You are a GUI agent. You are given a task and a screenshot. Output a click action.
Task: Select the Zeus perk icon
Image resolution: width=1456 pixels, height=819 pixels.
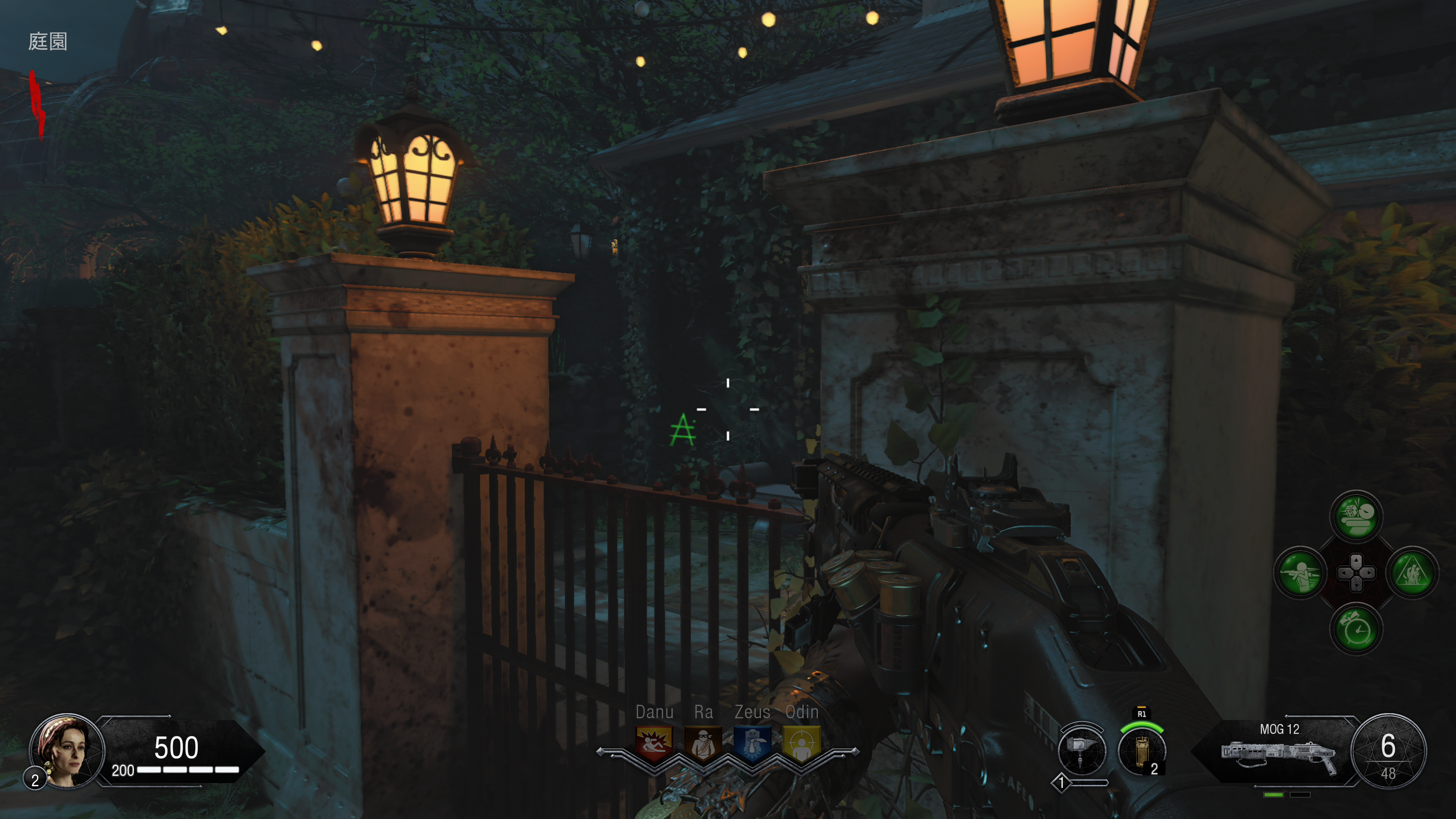pos(752,743)
